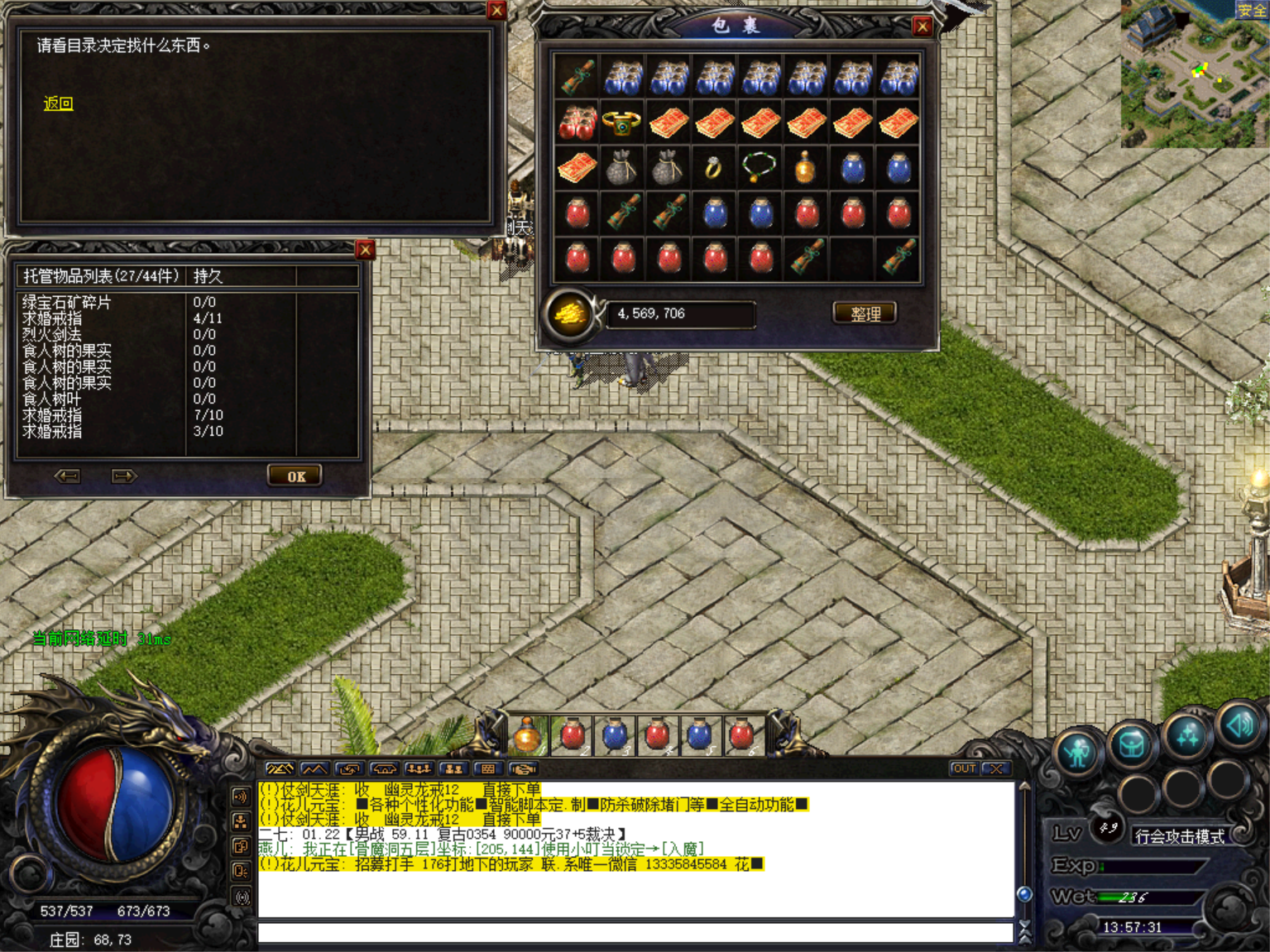The image size is (1270, 952).
Task: Close the 托管物品列表 storage window
Action: 365,249
